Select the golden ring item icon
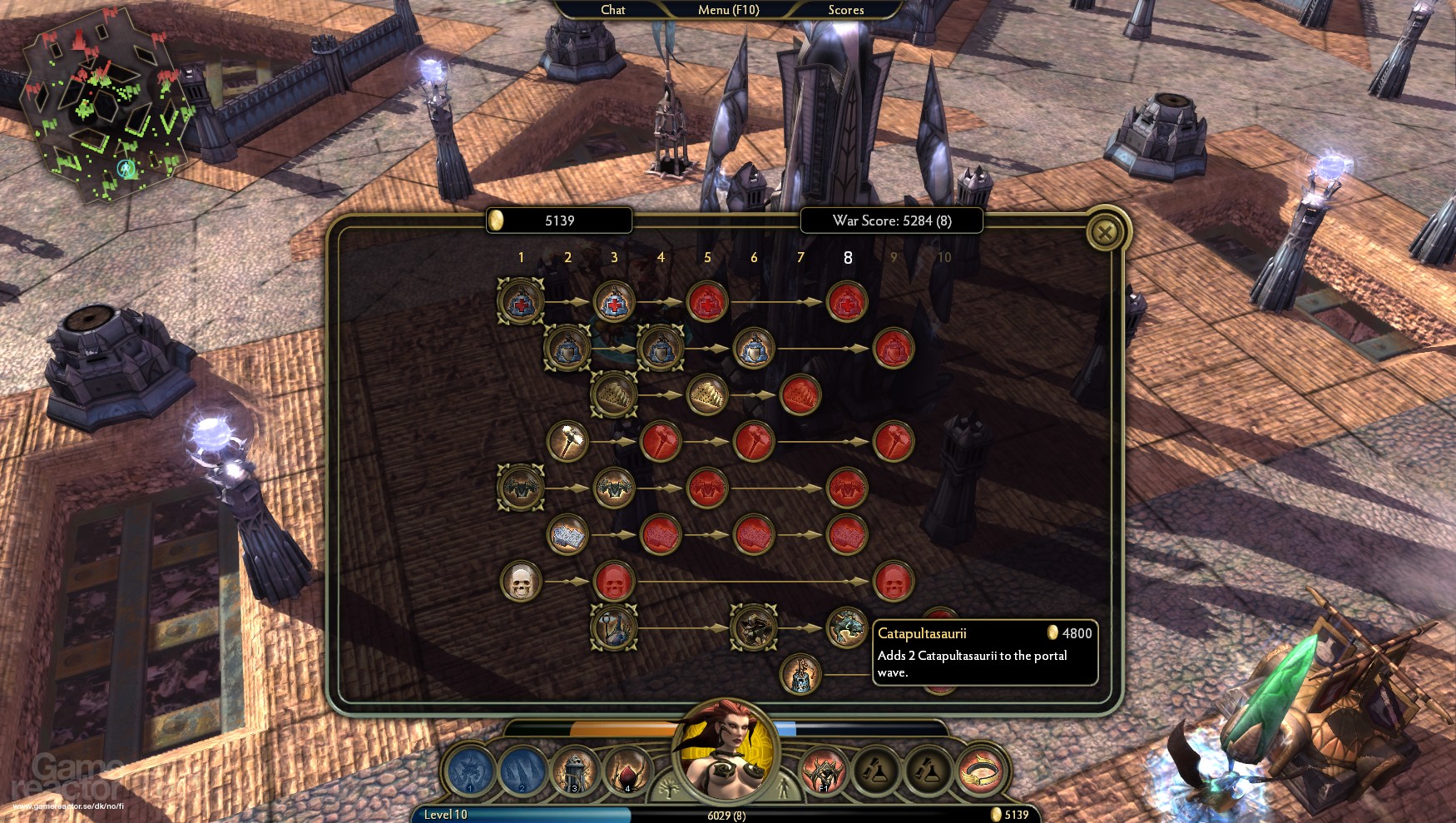The image size is (1456, 823). pos(982,771)
